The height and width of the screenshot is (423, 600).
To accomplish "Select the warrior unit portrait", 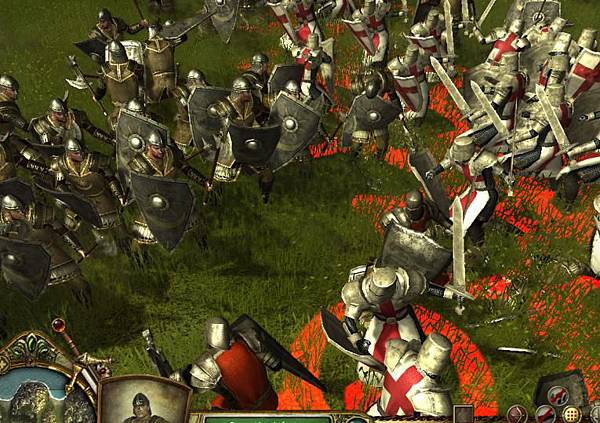I will pos(145,402).
